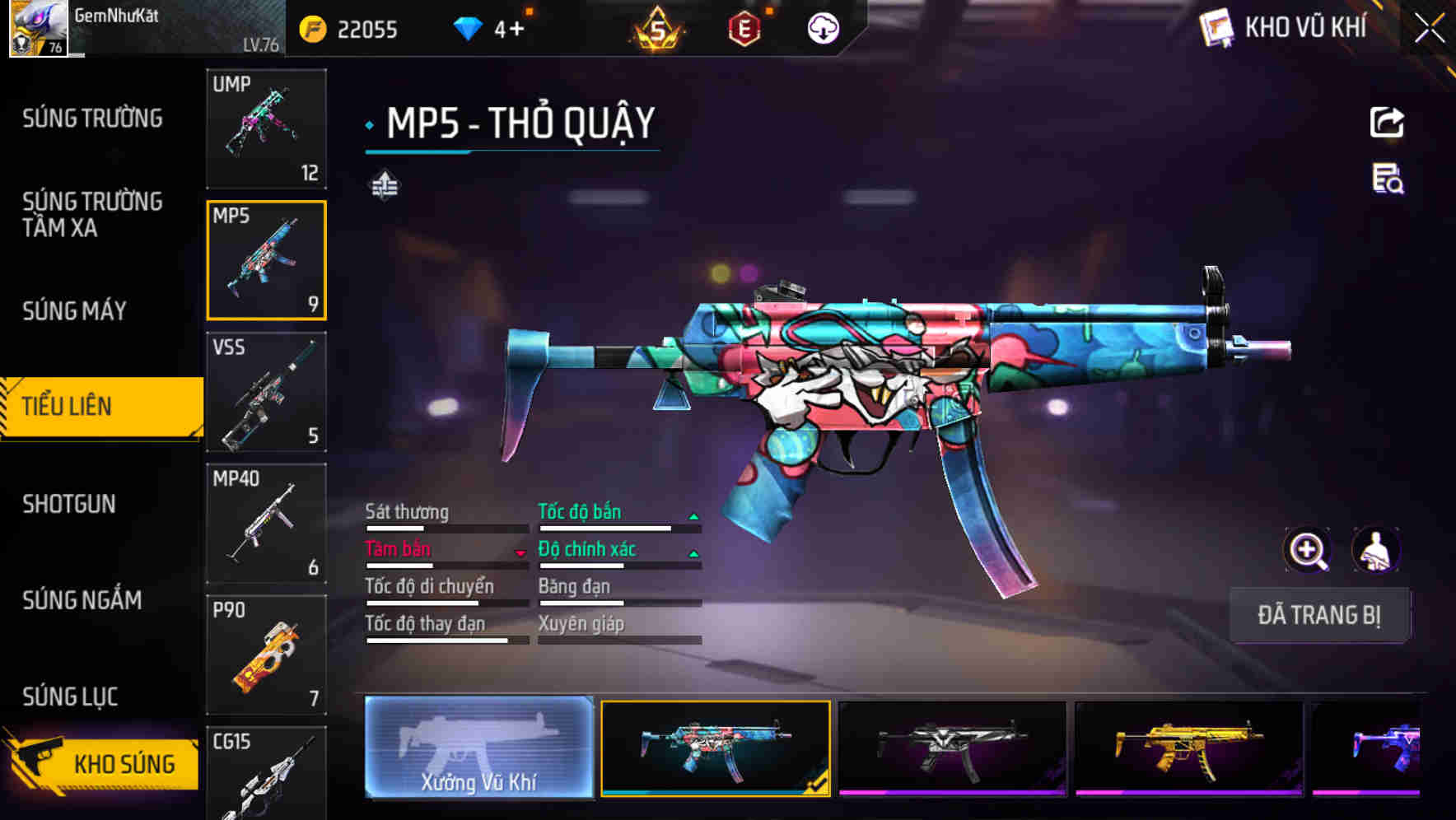Image resolution: width=1456 pixels, height=820 pixels.
Task: Choose the UMP weapon tile
Action: click(x=266, y=128)
